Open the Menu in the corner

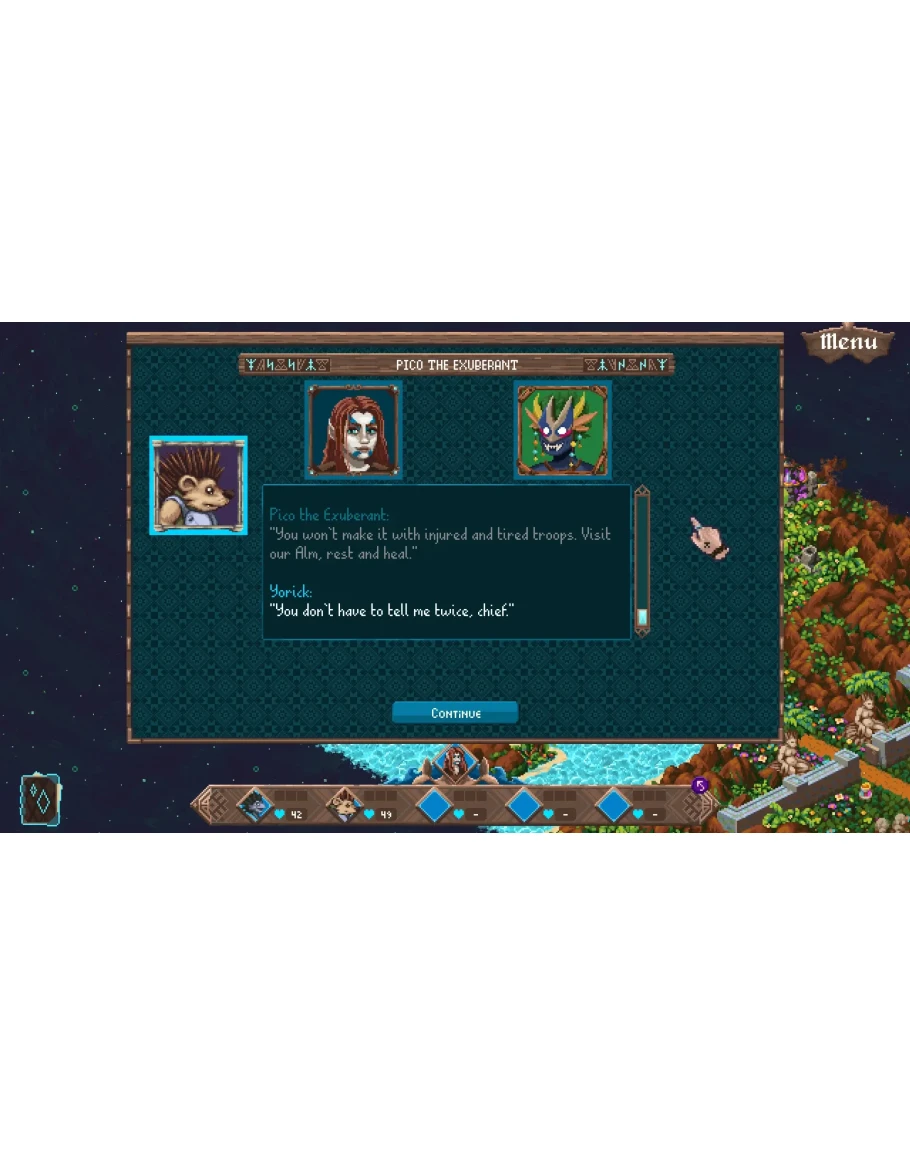tap(848, 342)
